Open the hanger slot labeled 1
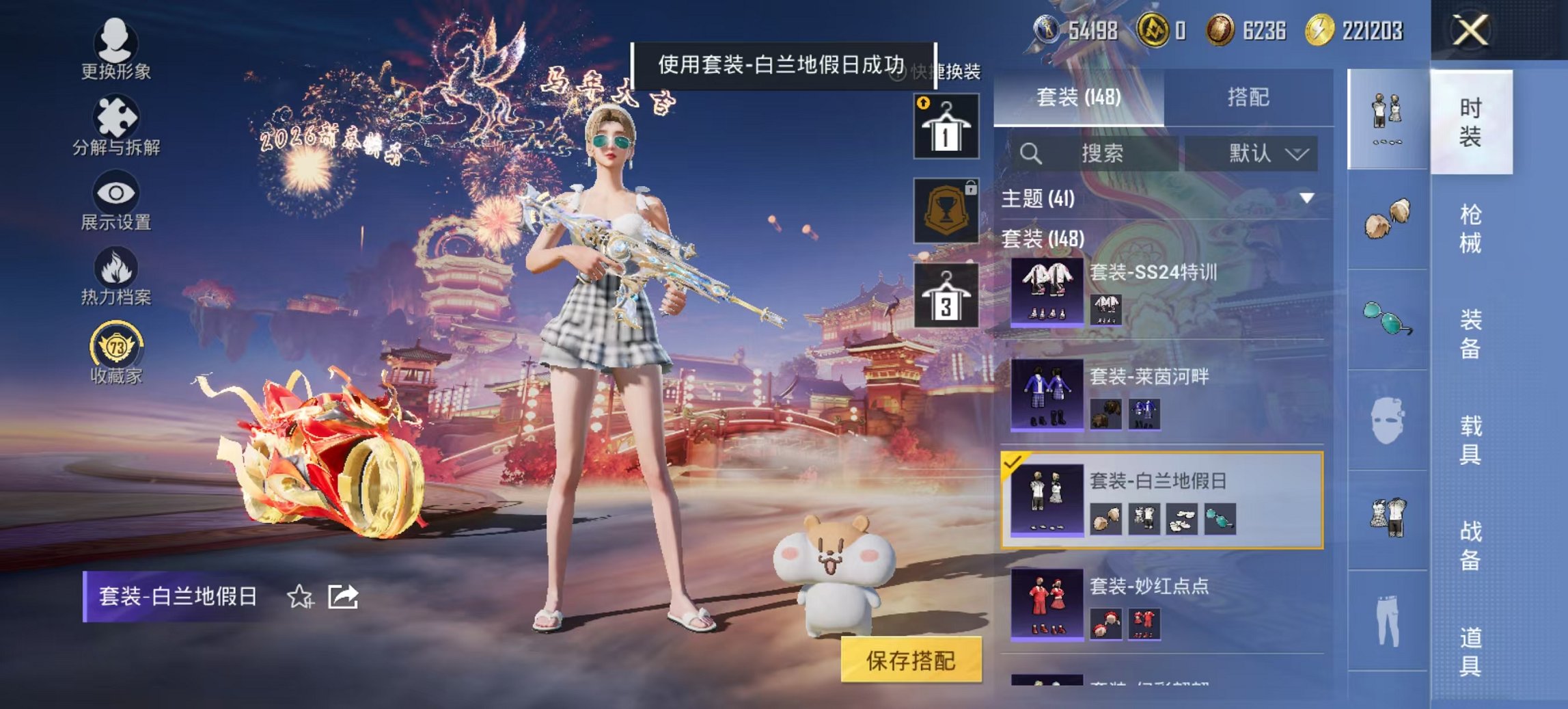 [x=948, y=125]
